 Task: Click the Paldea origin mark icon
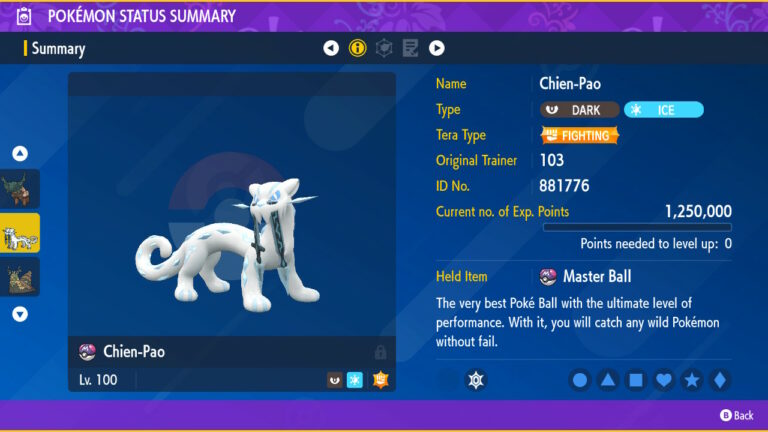pyautogui.click(x=477, y=380)
